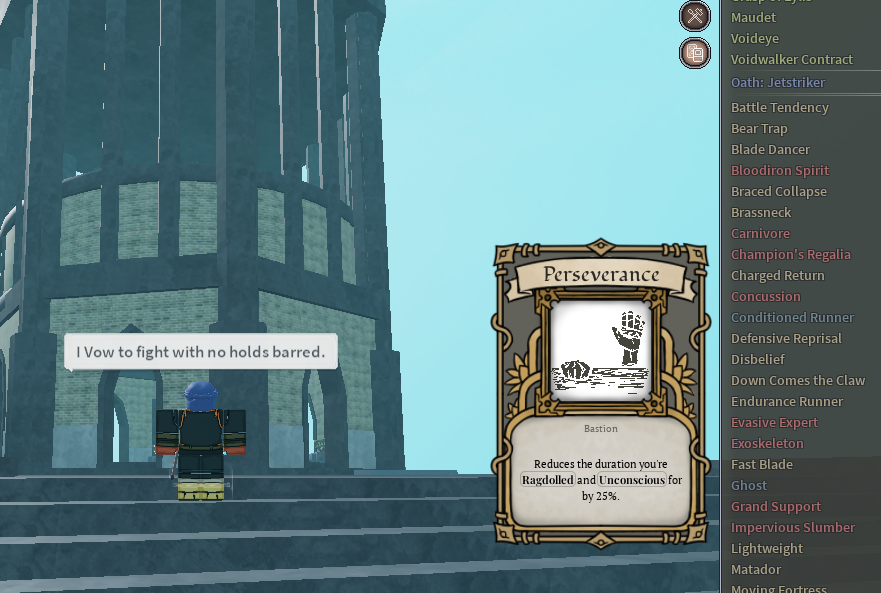The width and height of the screenshot is (881, 593).
Task: Select the Concussion talent entry
Action: tap(765, 297)
